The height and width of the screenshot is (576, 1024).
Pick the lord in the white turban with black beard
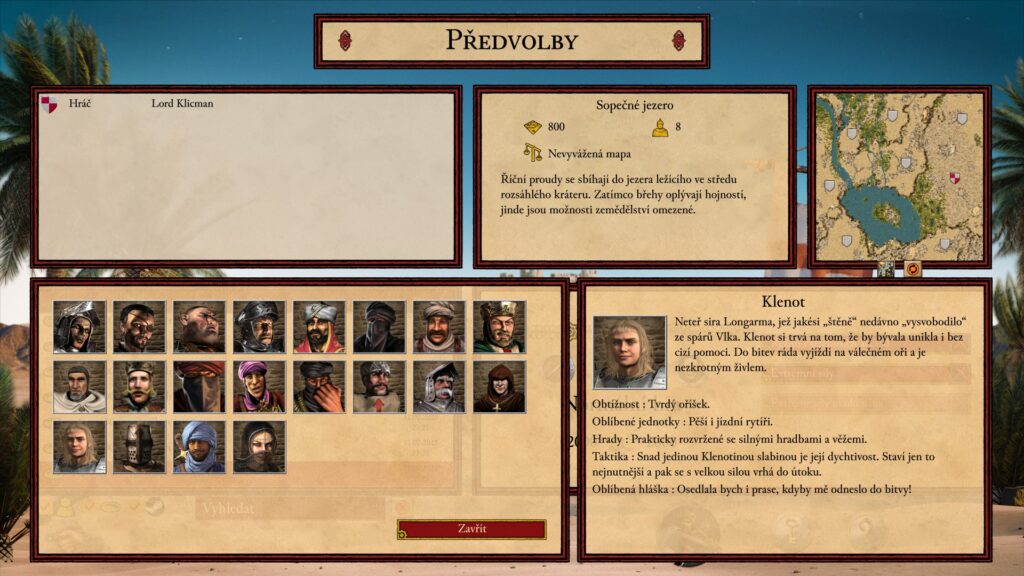[x=319, y=326]
